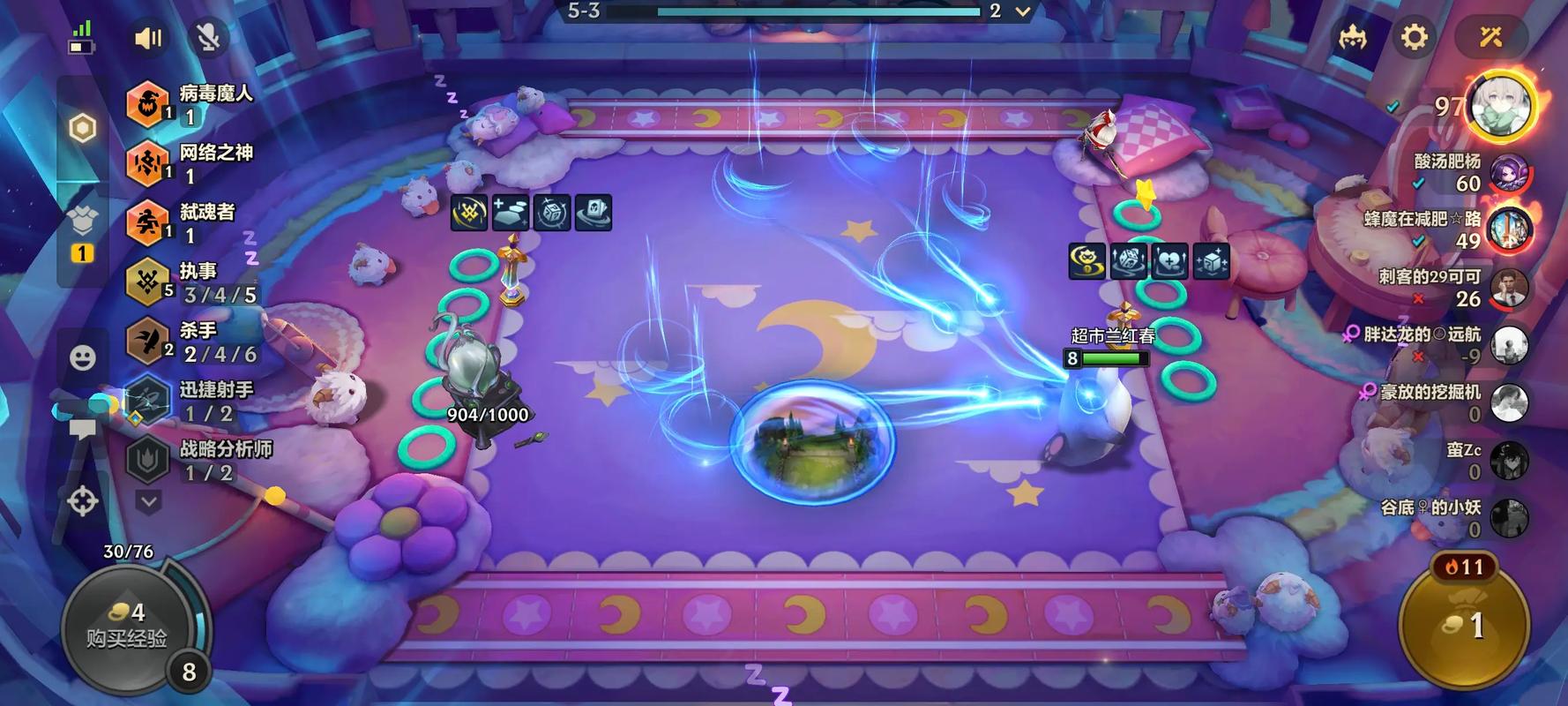The image size is (1568, 706).
Task: Show details for the 执事 trait
Action: (x=194, y=282)
